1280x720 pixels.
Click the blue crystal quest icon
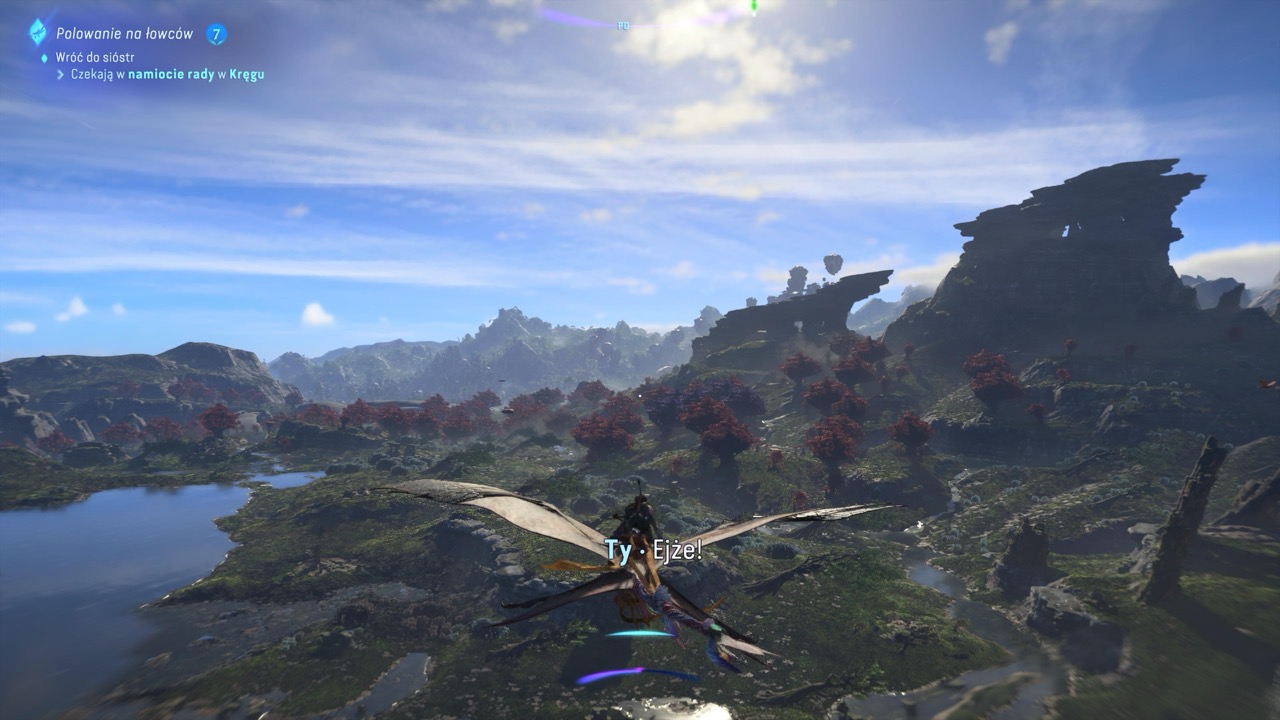38,32
